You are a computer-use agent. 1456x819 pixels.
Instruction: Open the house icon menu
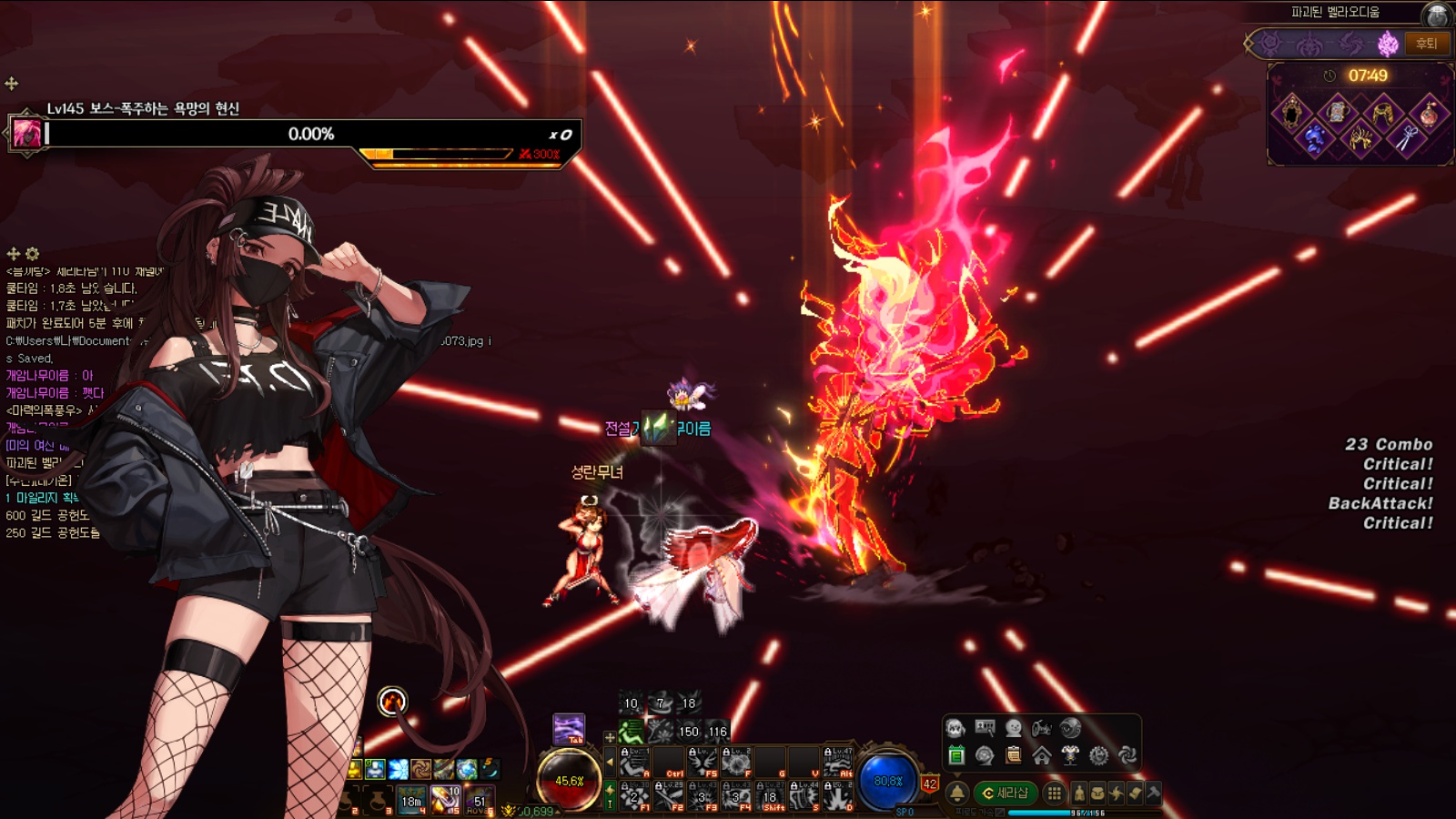click(1042, 755)
